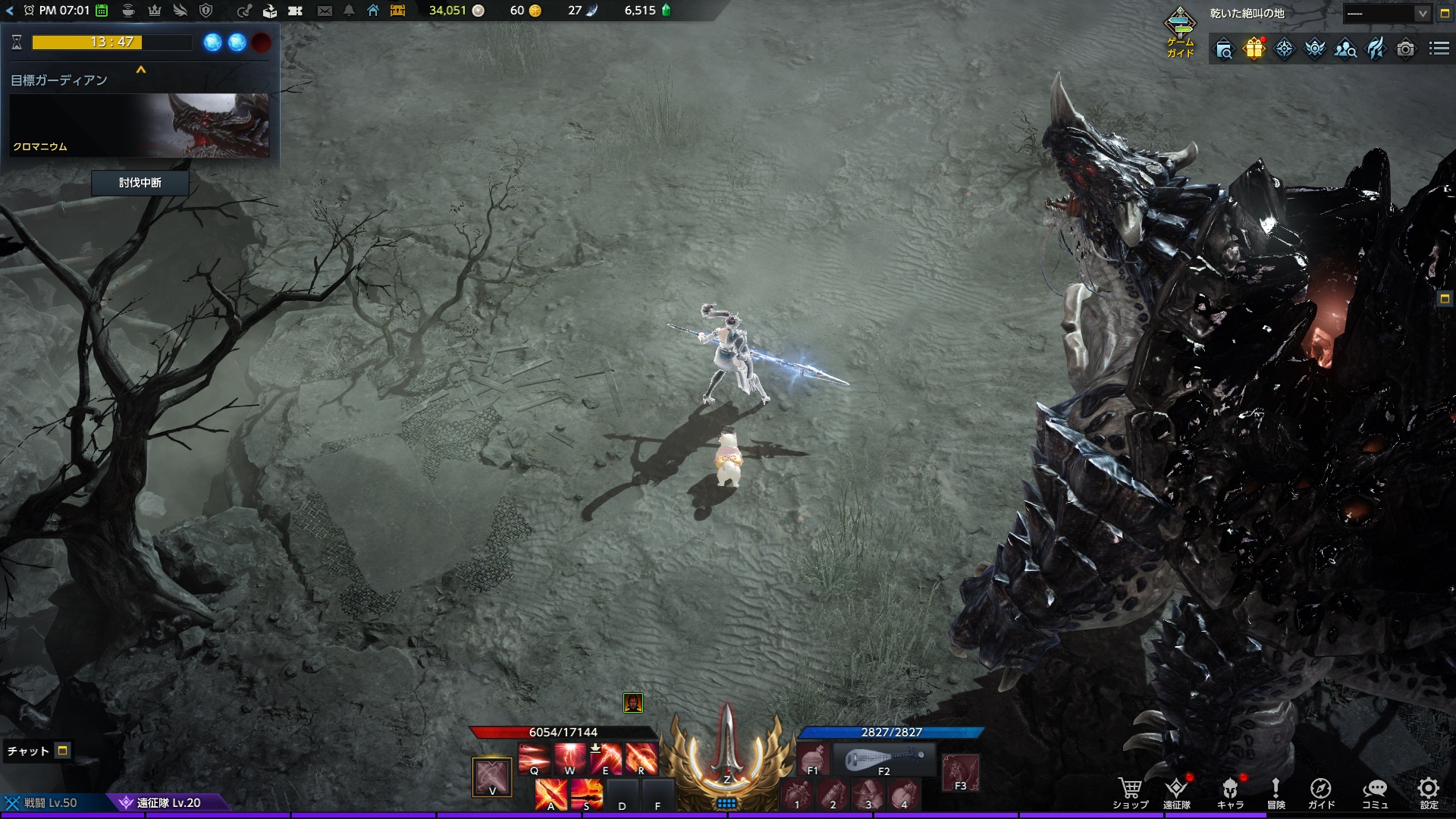The height and width of the screenshot is (819, 1456).
Task: Use the W lightning burst skill
Action: pyautogui.click(x=570, y=758)
